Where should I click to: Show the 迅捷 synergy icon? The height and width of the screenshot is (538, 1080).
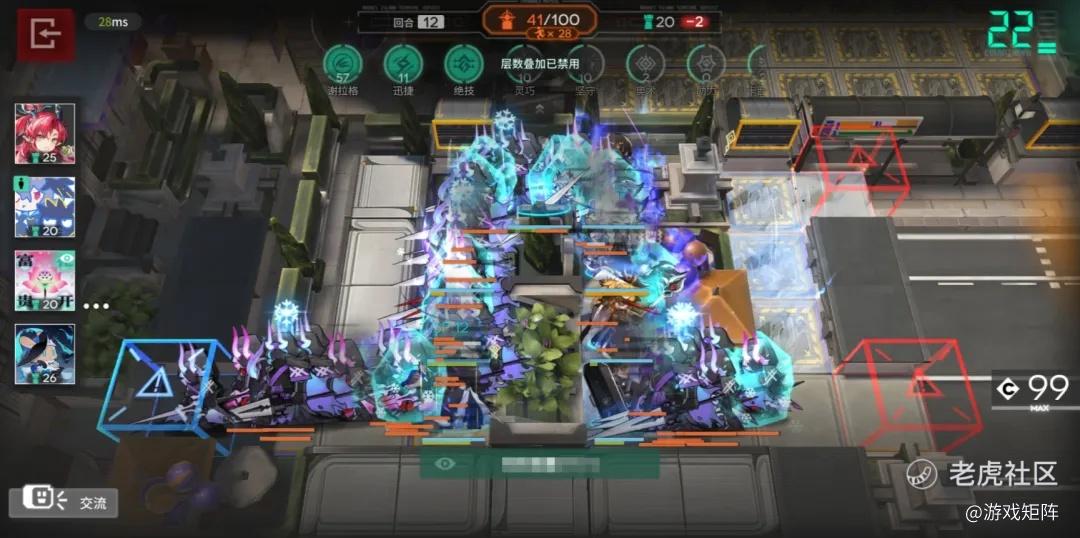[403, 64]
